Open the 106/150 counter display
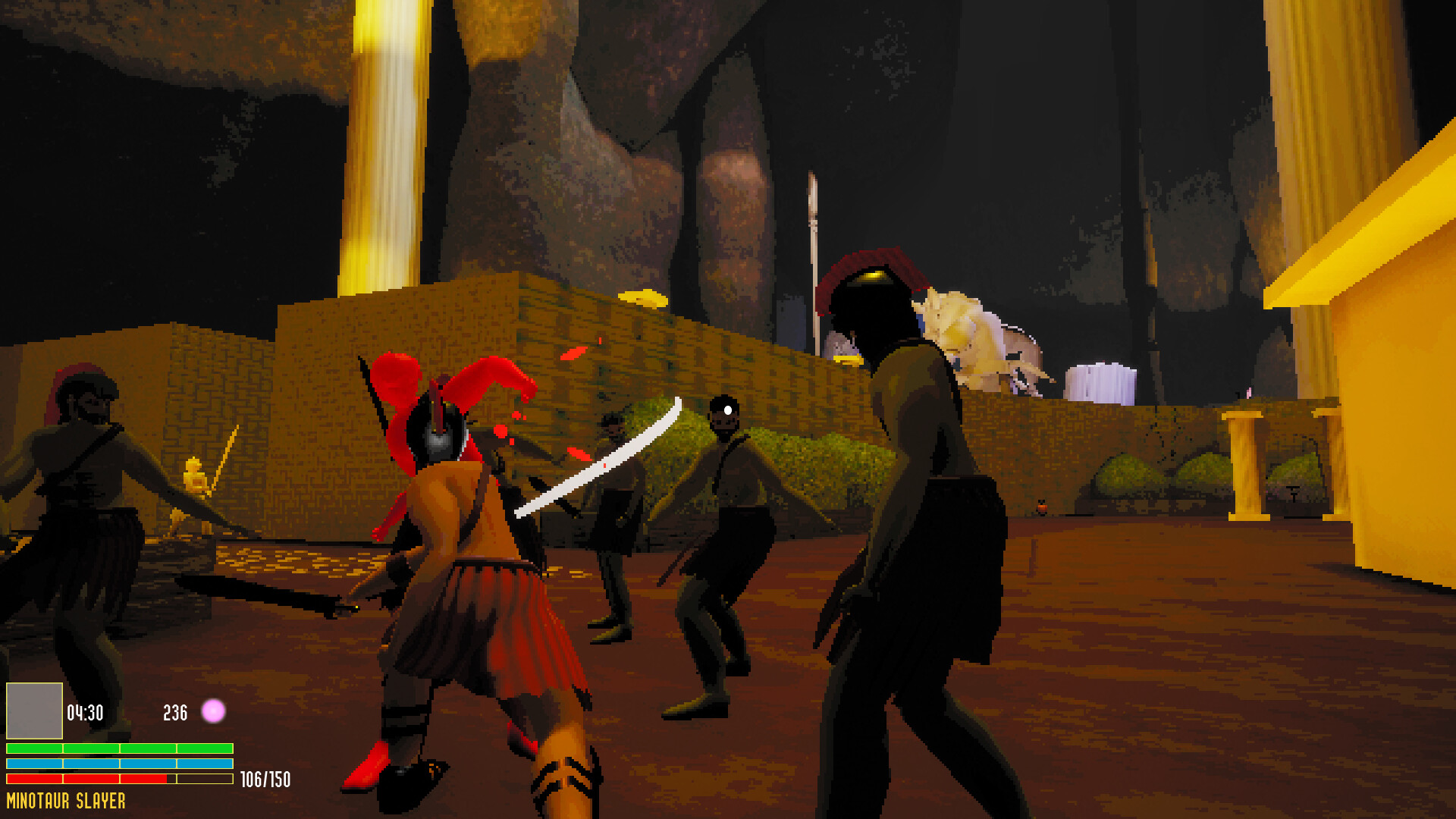1456x819 pixels. pyautogui.click(x=265, y=777)
